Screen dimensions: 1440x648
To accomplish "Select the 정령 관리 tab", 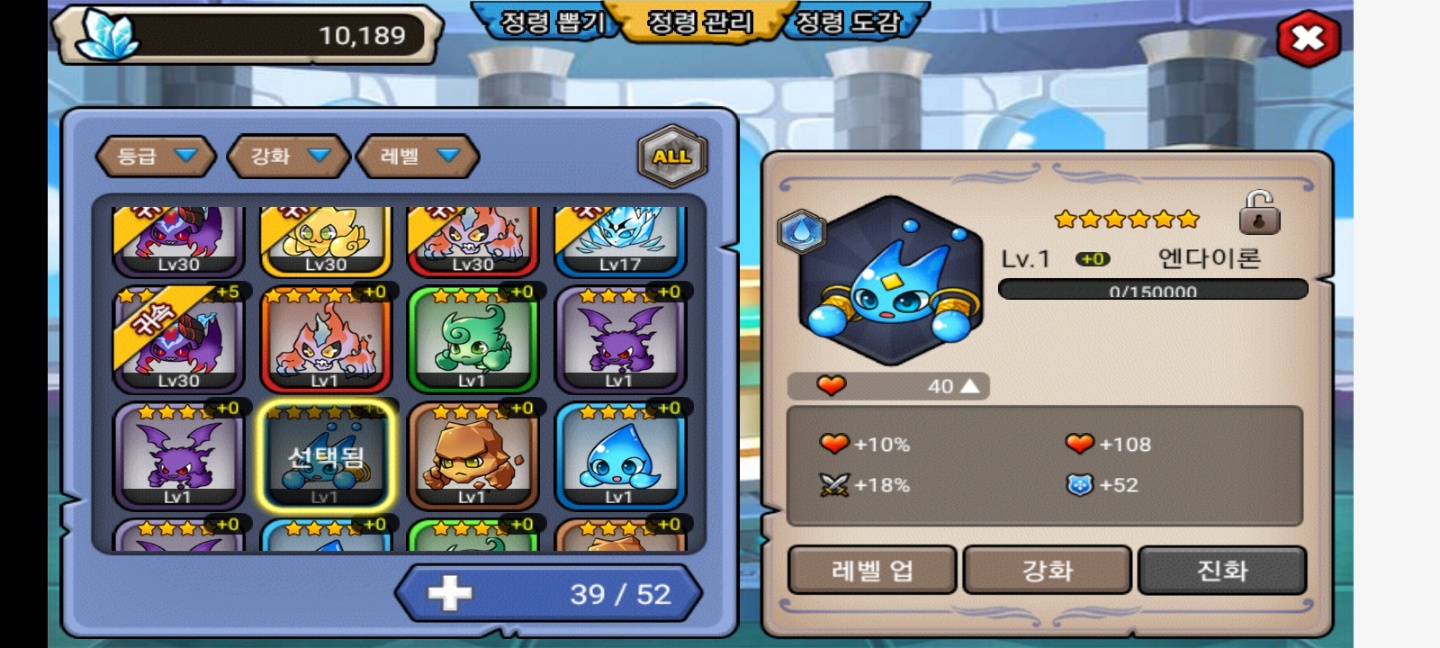I will [x=699, y=23].
